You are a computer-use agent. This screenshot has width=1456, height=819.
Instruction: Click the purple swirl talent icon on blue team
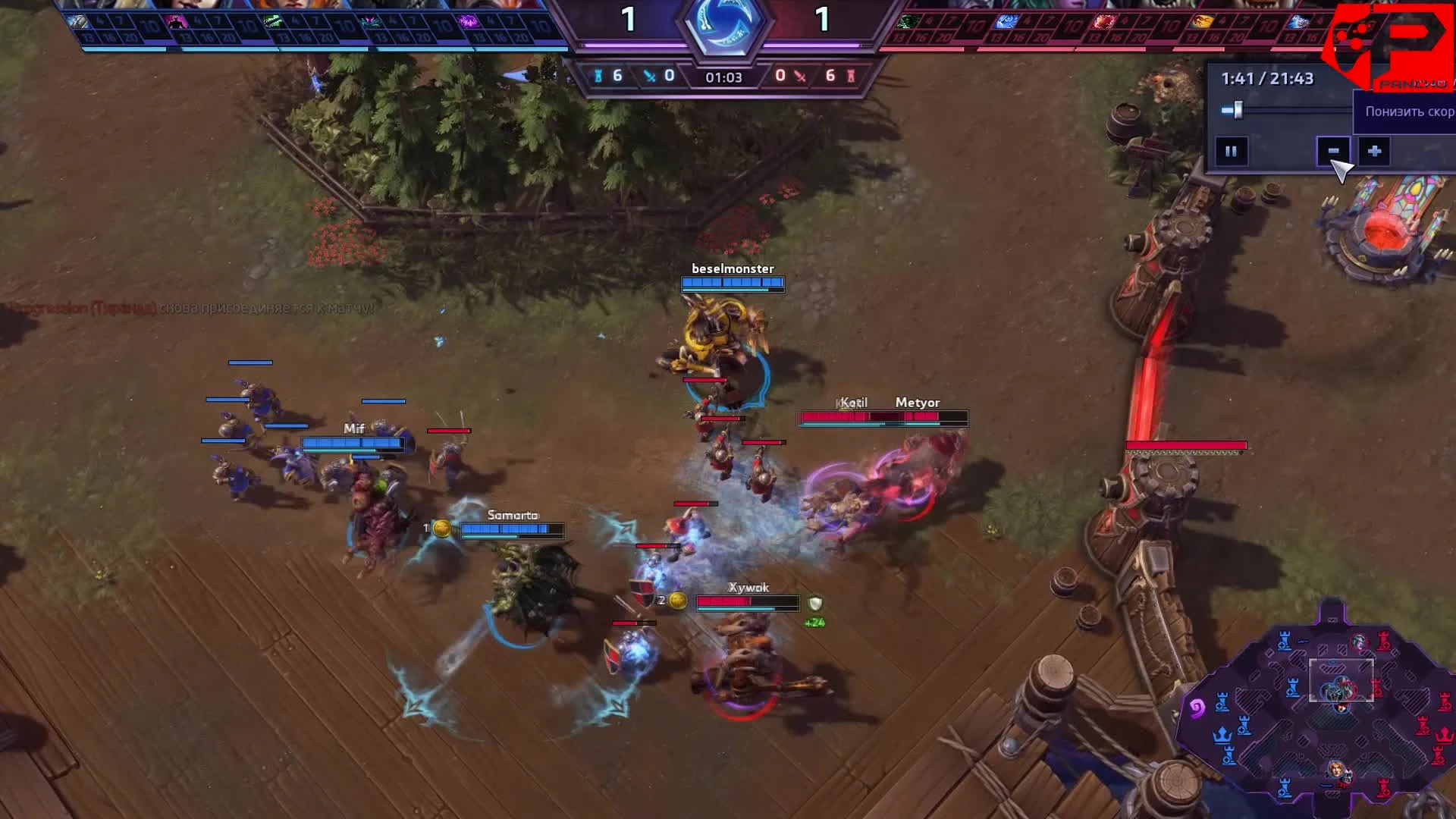(x=468, y=24)
